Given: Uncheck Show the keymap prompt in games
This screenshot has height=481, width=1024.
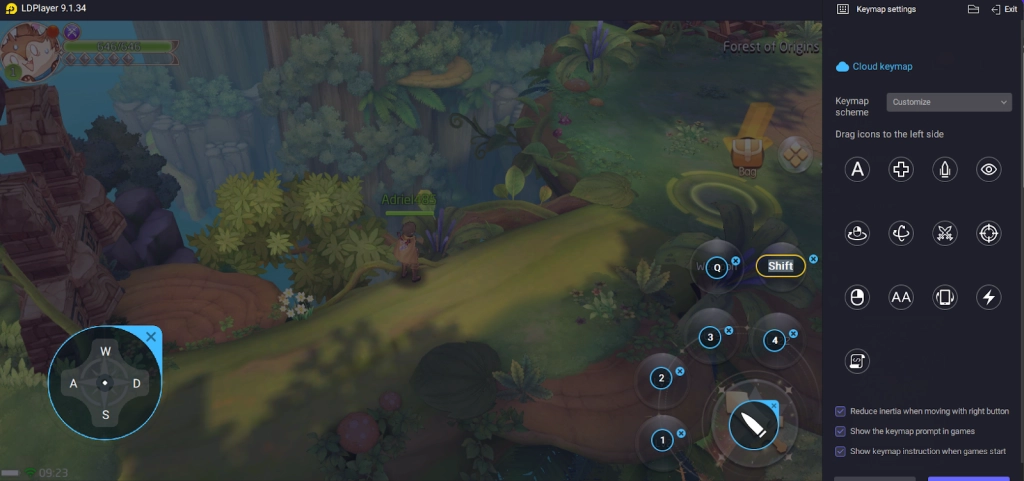Looking at the screenshot, I should point(840,431).
